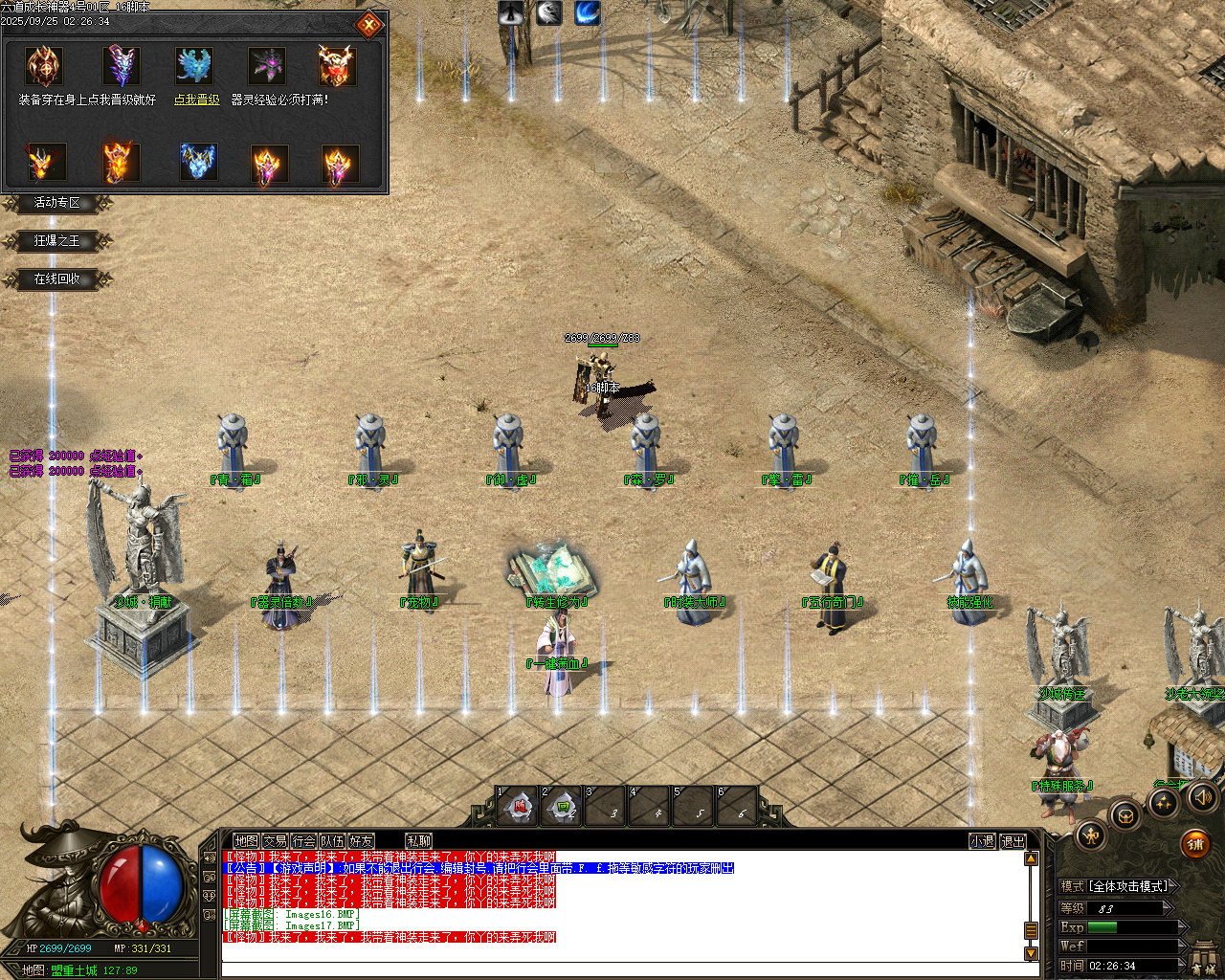
Task: Open the 好友 friends chat tab
Action: [x=362, y=840]
